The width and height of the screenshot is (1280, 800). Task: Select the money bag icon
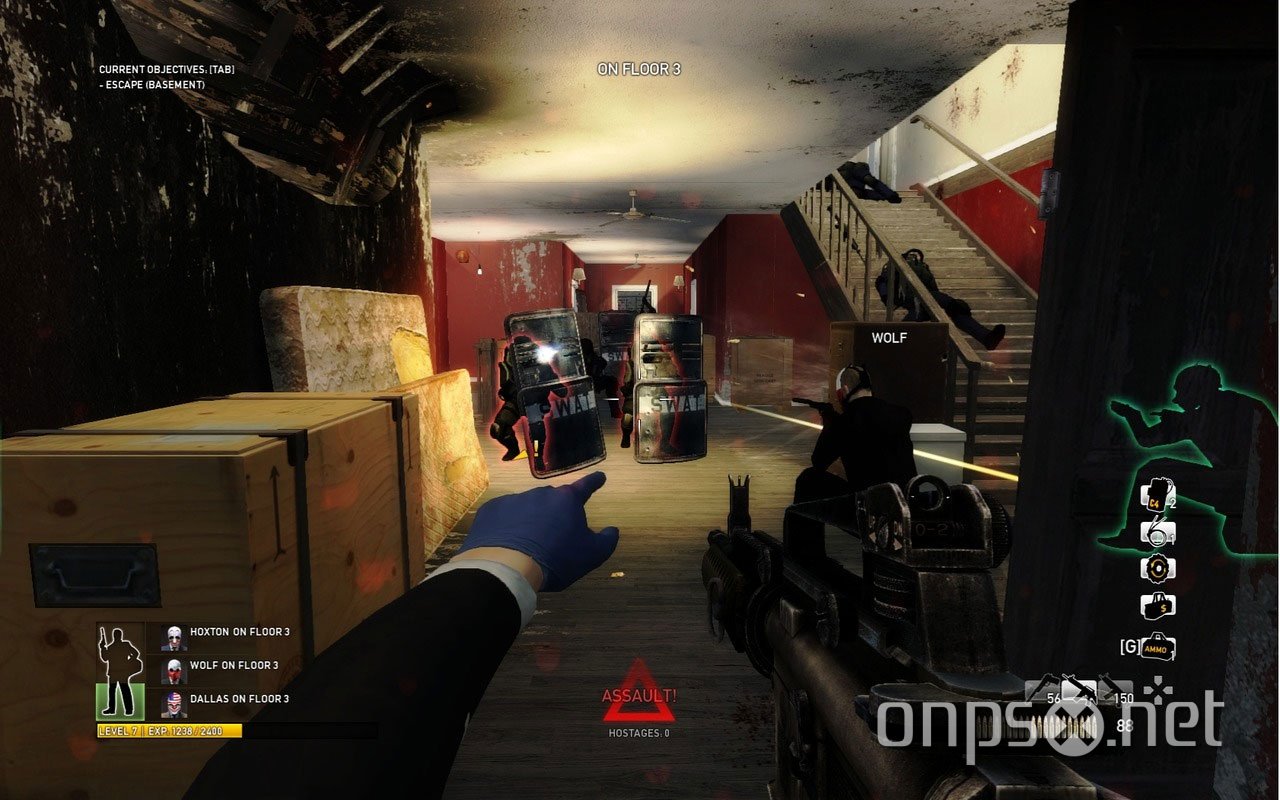[1156, 604]
